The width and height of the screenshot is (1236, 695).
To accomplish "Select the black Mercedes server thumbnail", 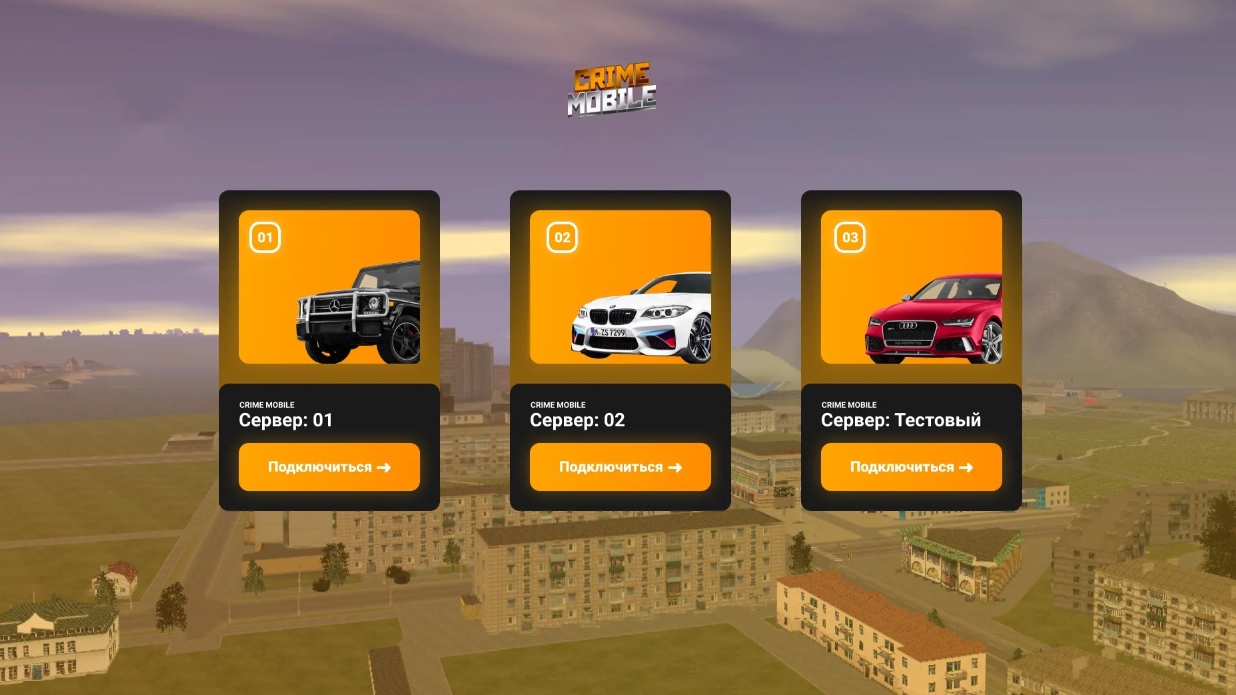I will click(329, 287).
